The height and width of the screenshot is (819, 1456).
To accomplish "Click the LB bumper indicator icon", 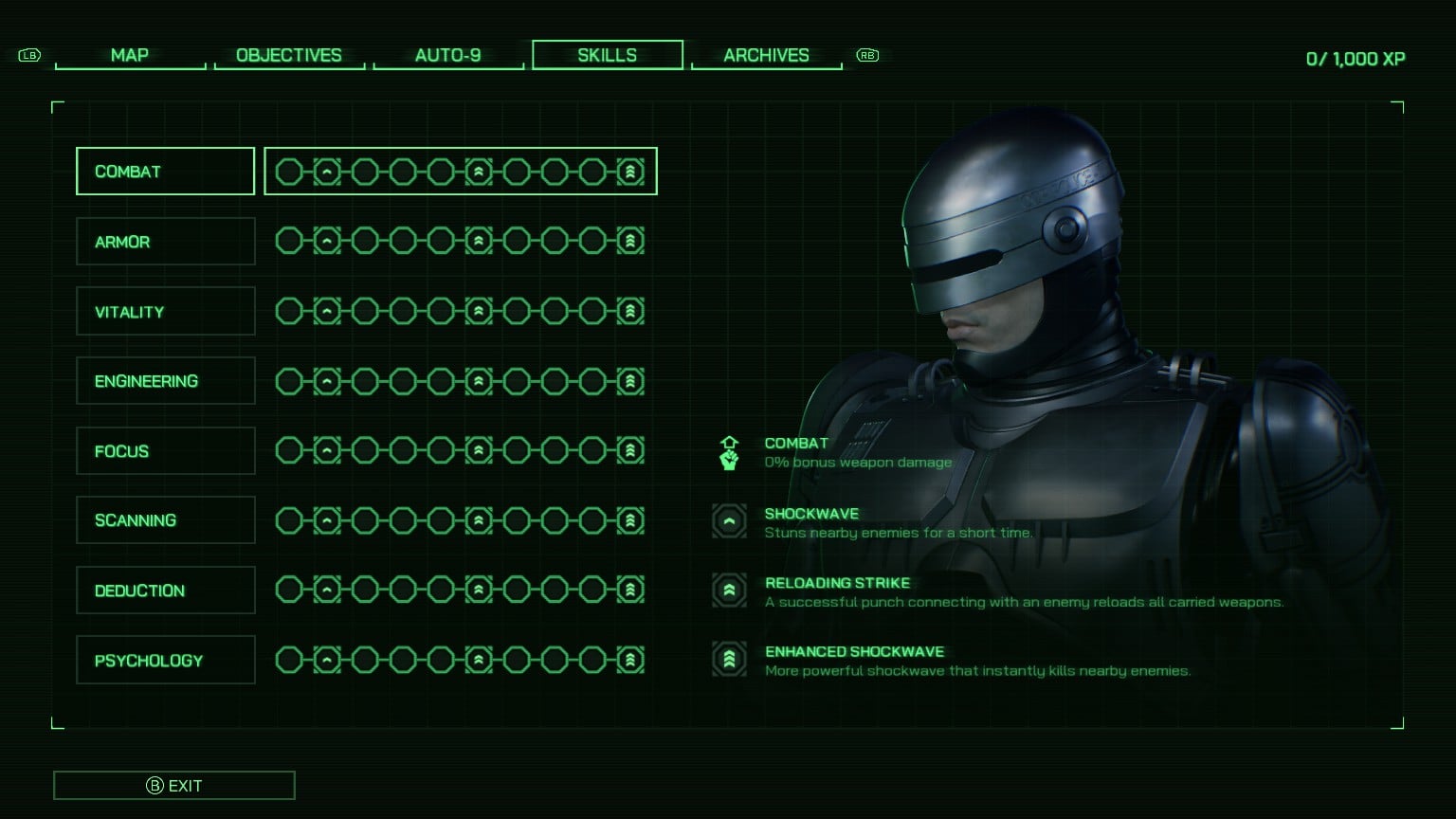I will (x=29, y=56).
